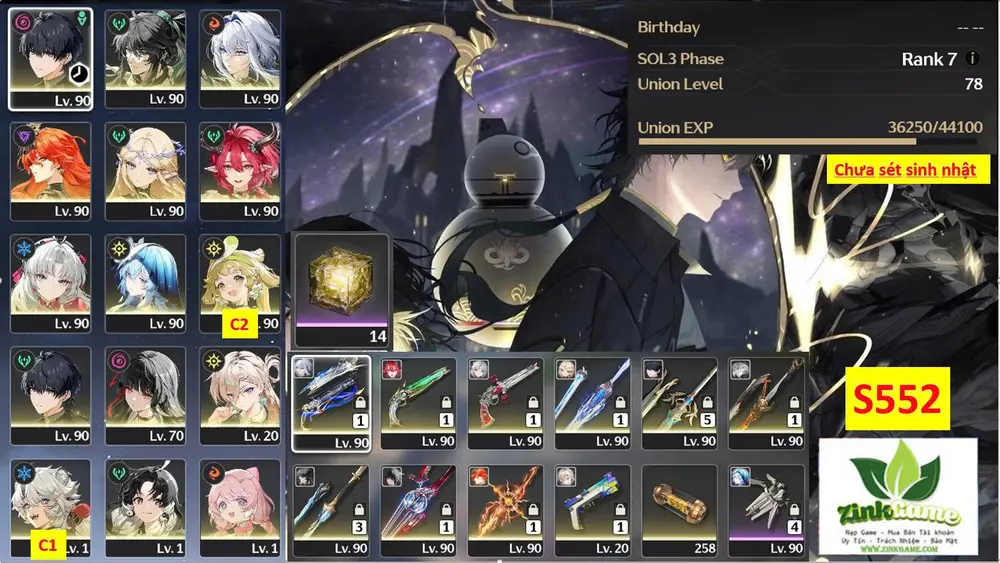This screenshot has height=563, width=1000.
Task: Click the Zinkgame logo
Action: coord(897,496)
